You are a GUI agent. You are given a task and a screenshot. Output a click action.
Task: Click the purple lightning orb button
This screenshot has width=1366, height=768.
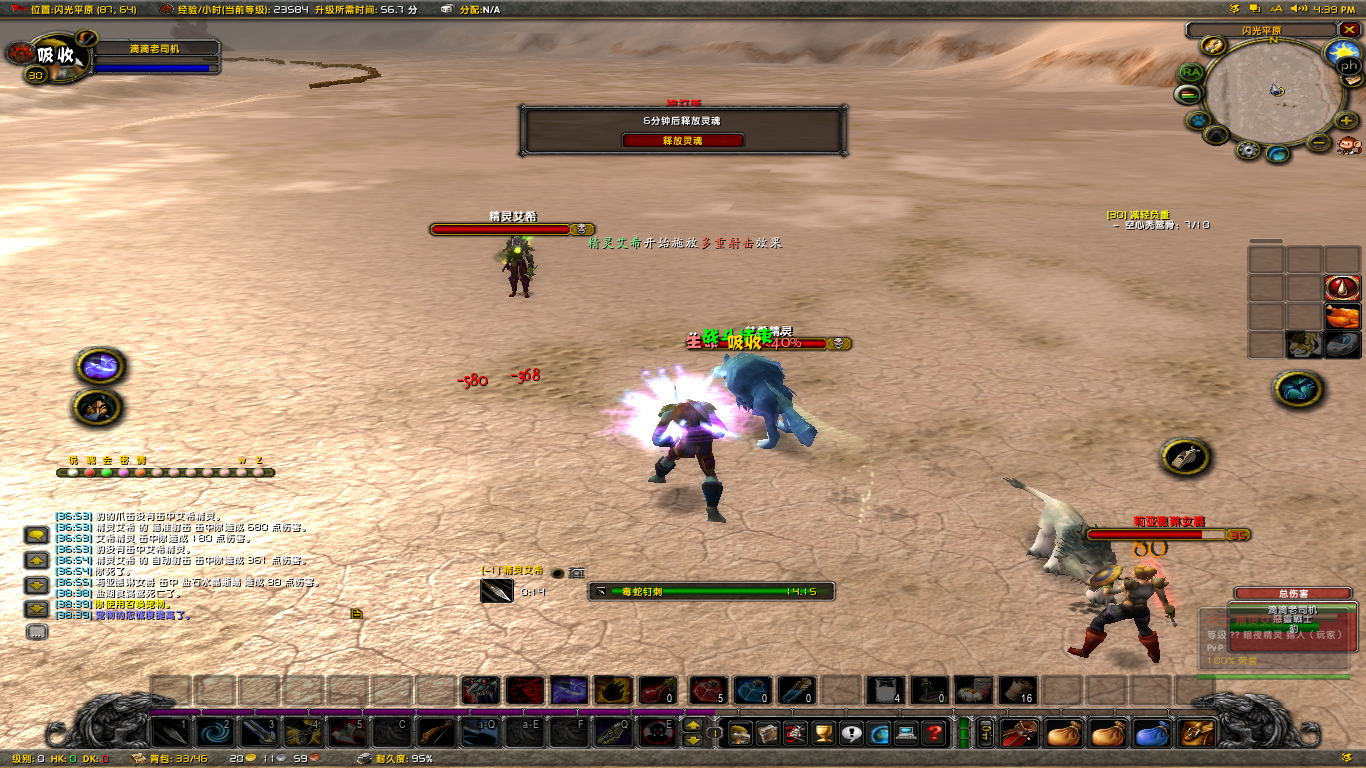pyautogui.click(x=100, y=367)
